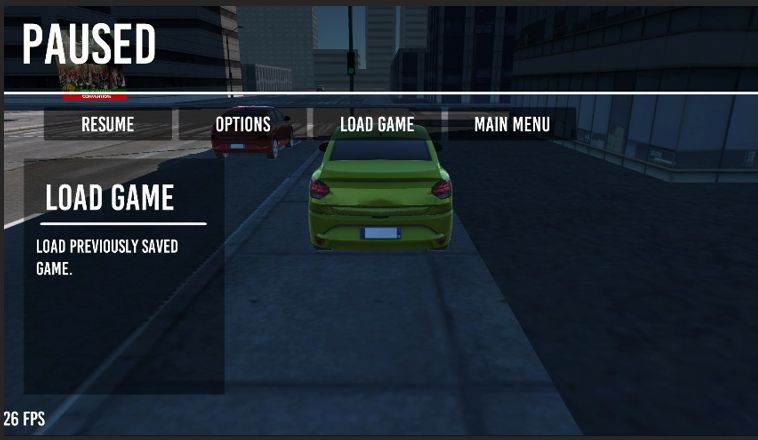Open the Options menu
The width and height of the screenshot is (758, 440).
[243, 125]
